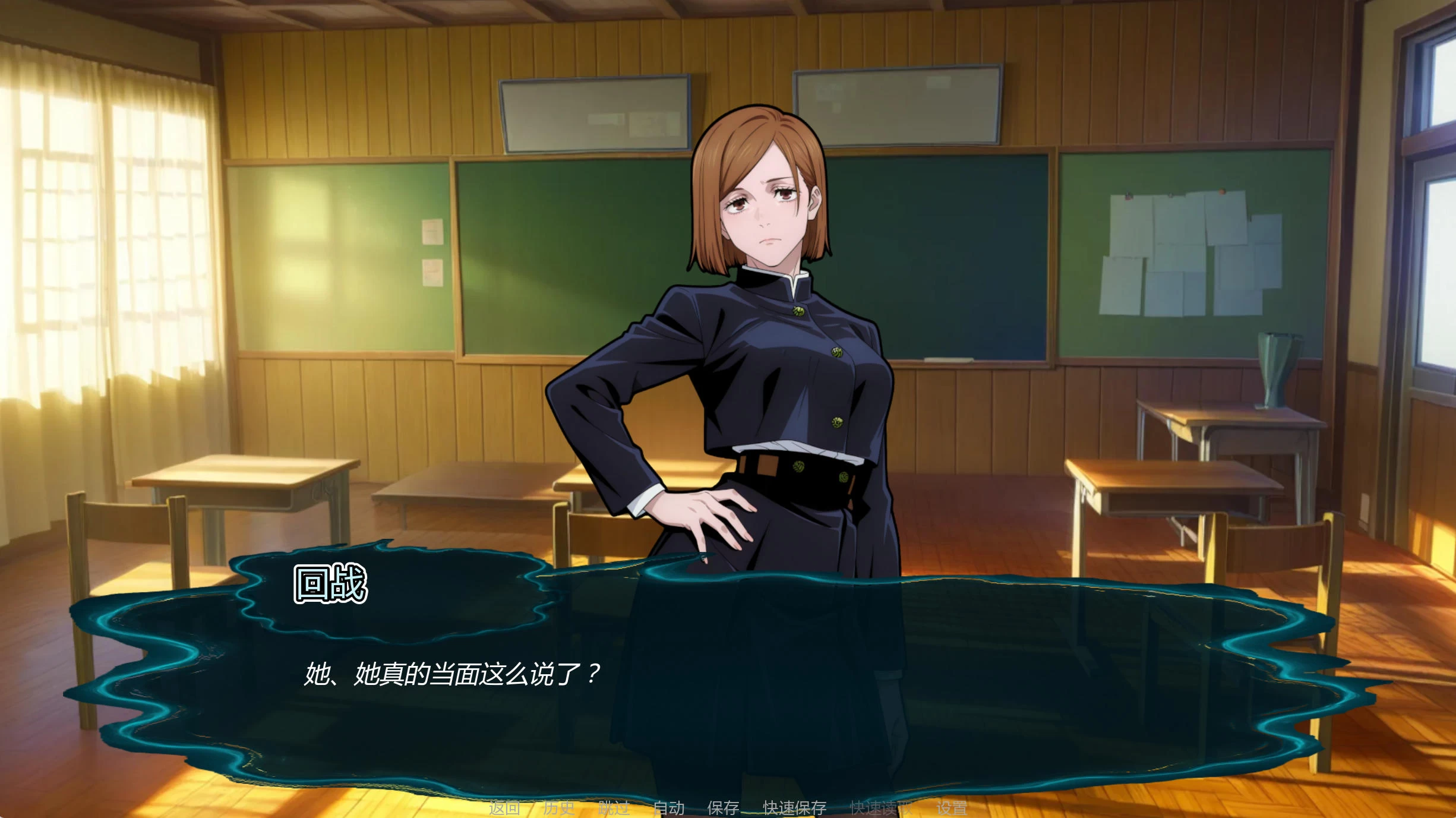This screenshot has width=1456, height=818.
Task: Activate 跳过 to skip dialogue
Action: [614, 808]
